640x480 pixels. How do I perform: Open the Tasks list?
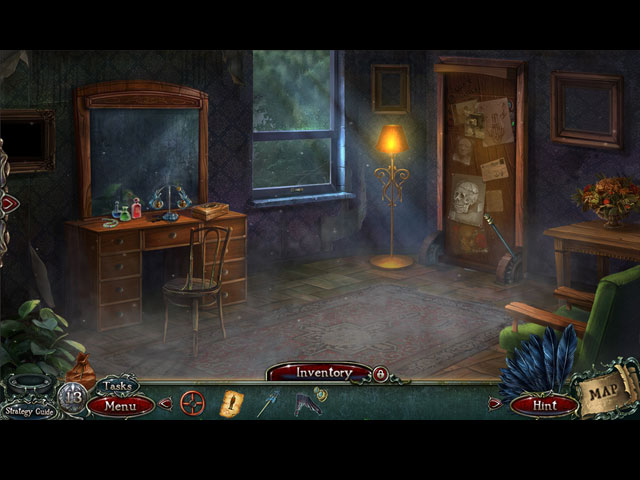pyautogui.click(x=116, y=387)
